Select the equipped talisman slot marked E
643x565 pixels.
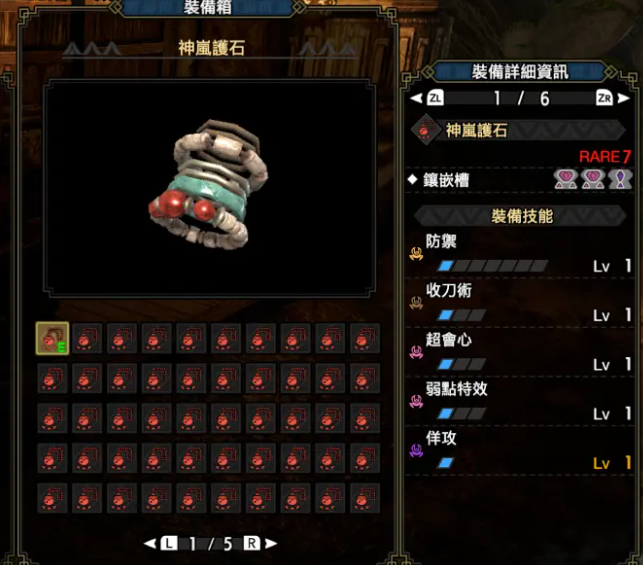coord(53,339)
